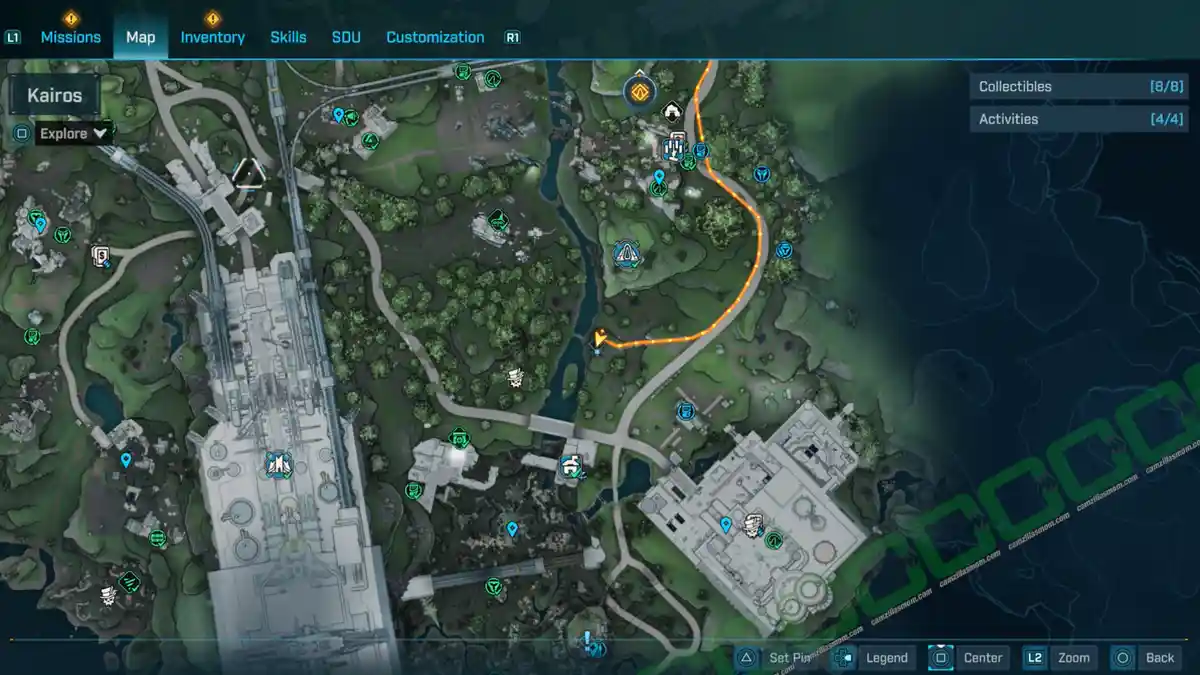This screenshot has height=675, width=1200.
Task: Show the SDU tab
Action: tap(346, 37)
